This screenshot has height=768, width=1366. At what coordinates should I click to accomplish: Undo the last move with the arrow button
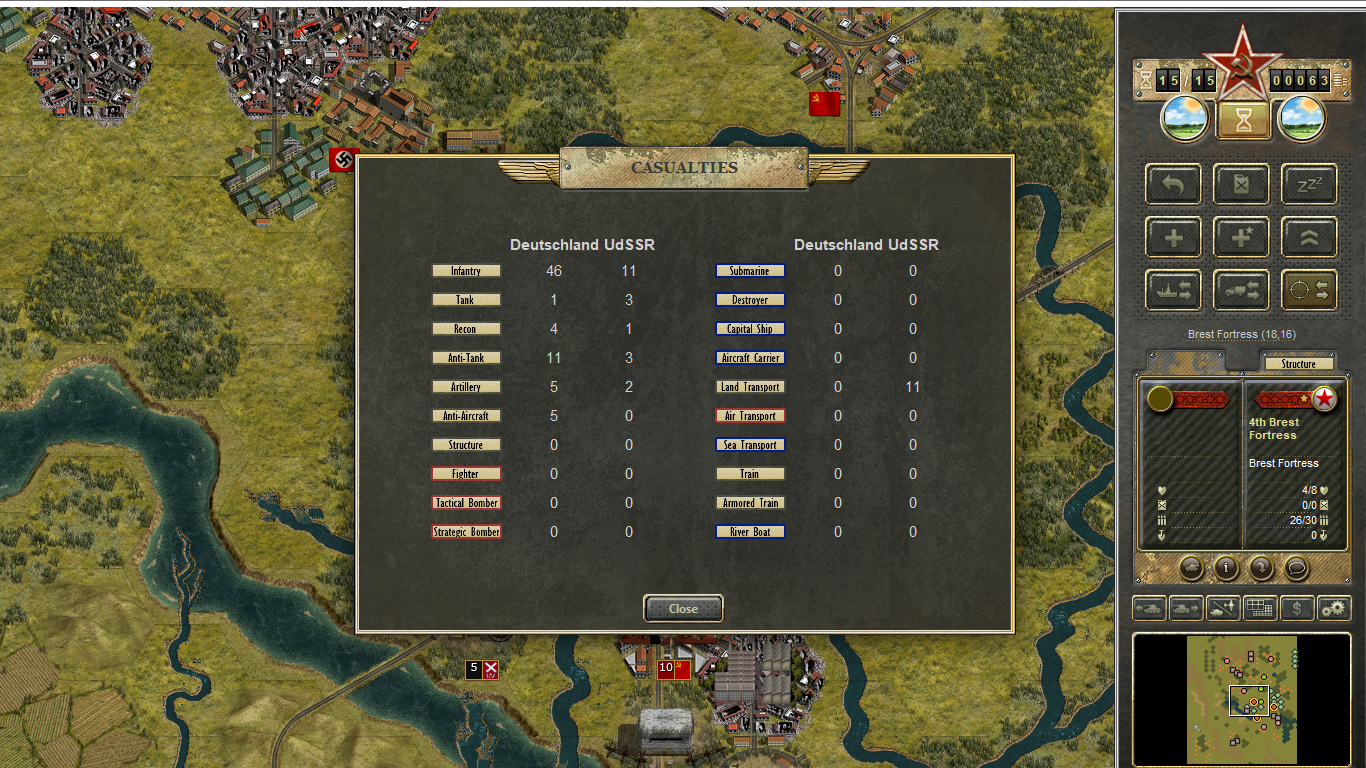pyautogui.click(x=1174, y=185)
